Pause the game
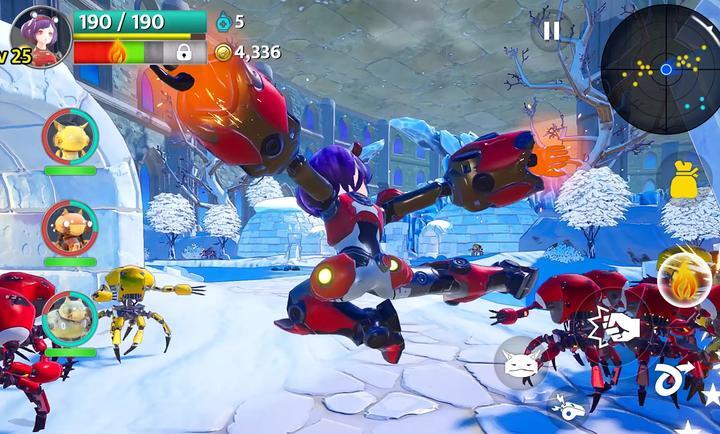The image size is (720, 434). 551,31
